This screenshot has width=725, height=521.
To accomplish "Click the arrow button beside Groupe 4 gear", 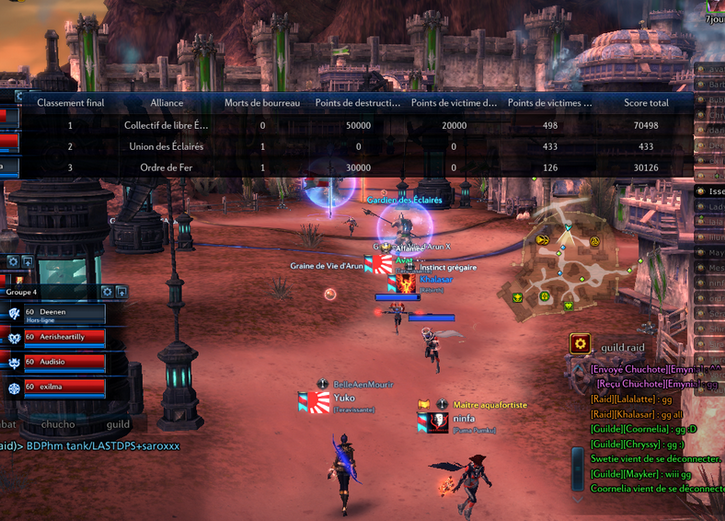I will point(122,291).
